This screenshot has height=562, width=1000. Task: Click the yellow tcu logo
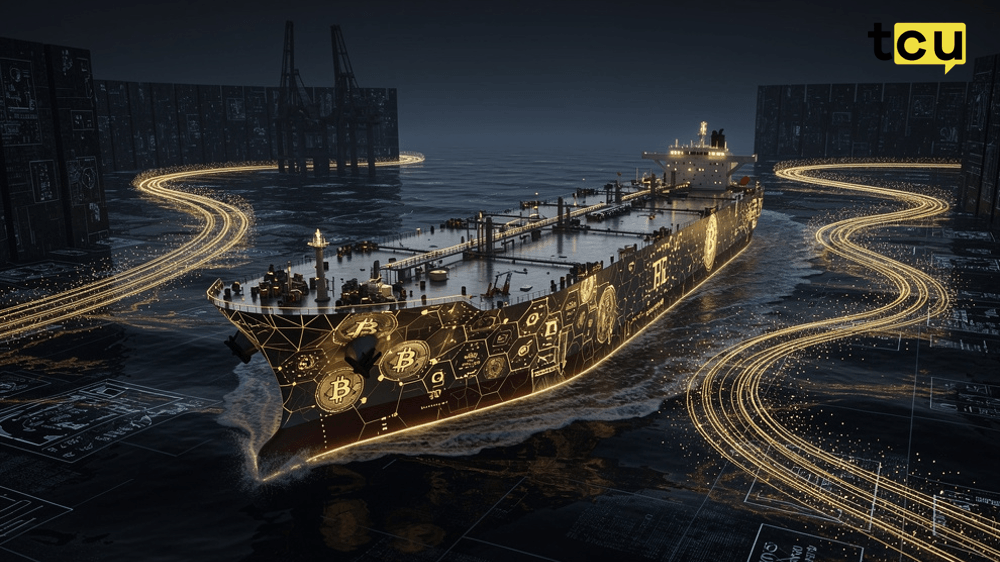[x=918, y=45]
